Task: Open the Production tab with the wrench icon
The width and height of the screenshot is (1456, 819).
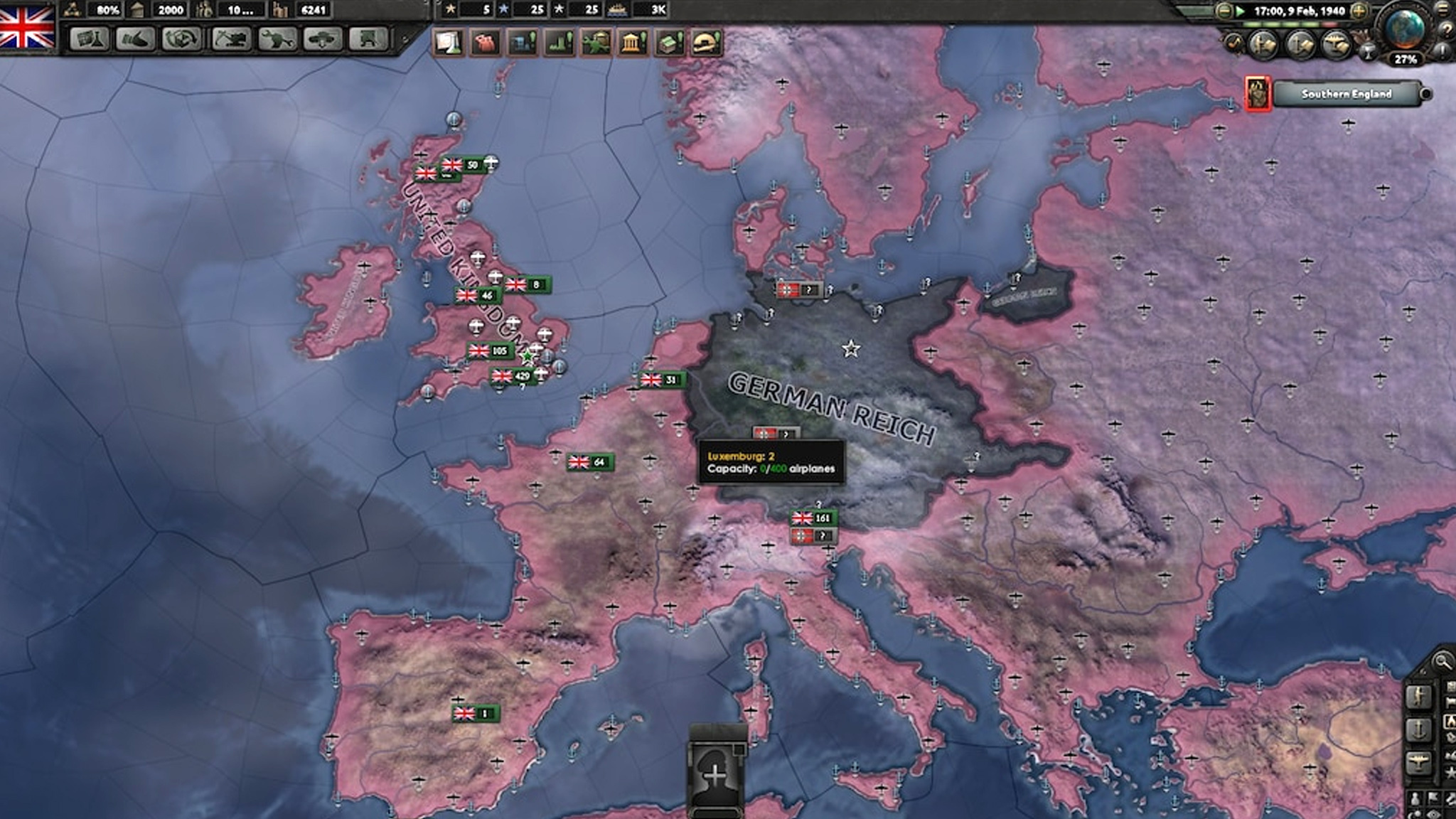Action: point(277,39)
